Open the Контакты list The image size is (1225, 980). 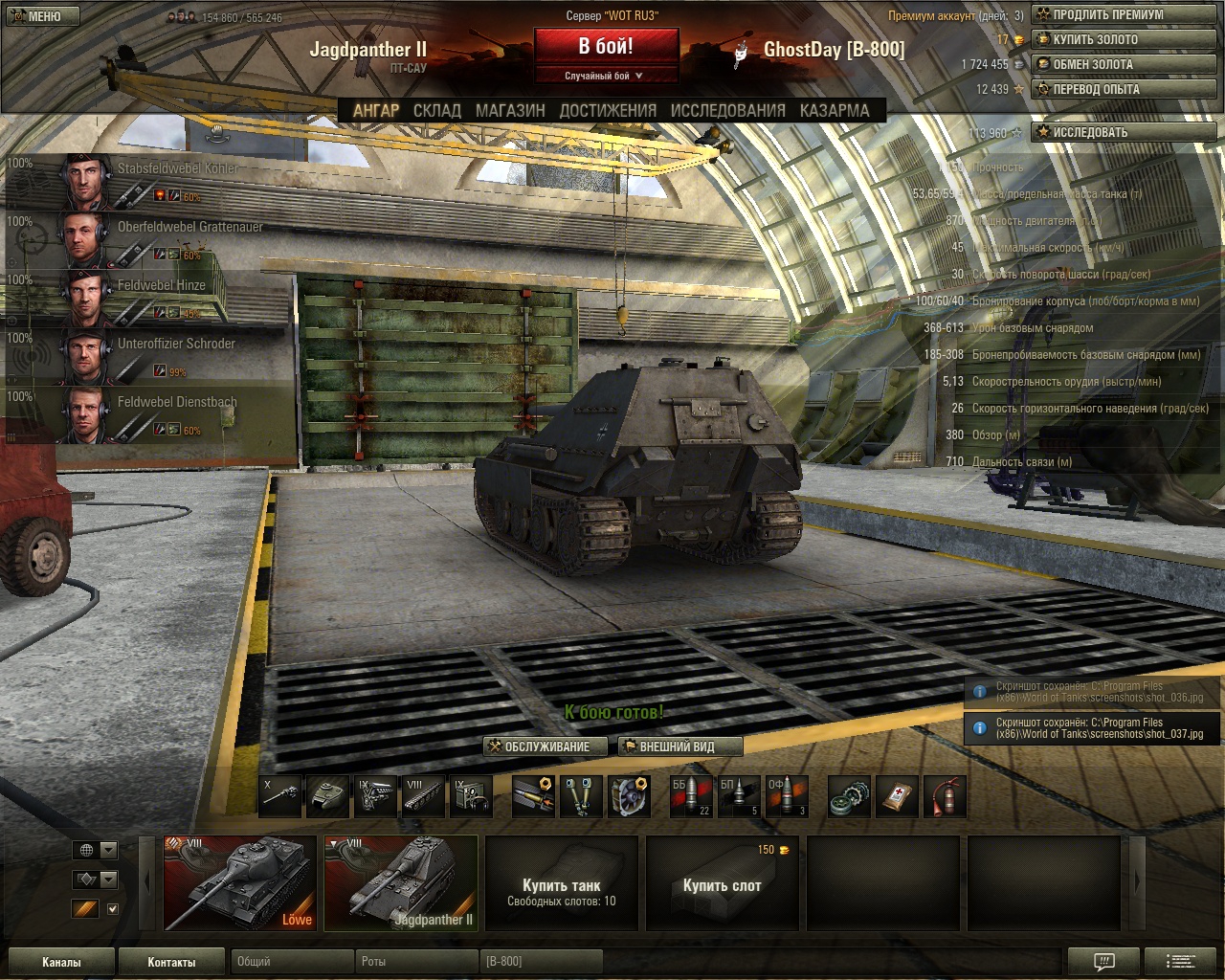pyautogui.click(x=171, y=962)
